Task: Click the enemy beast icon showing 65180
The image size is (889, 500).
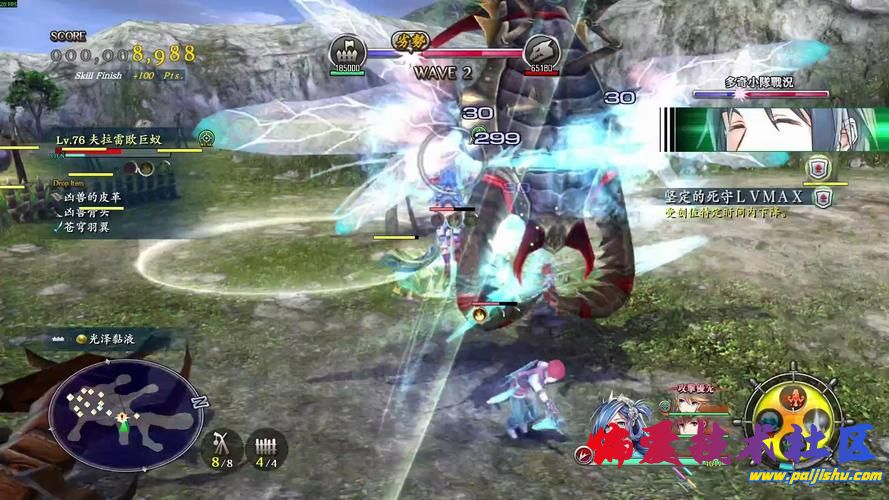Action: pos(541,51)
